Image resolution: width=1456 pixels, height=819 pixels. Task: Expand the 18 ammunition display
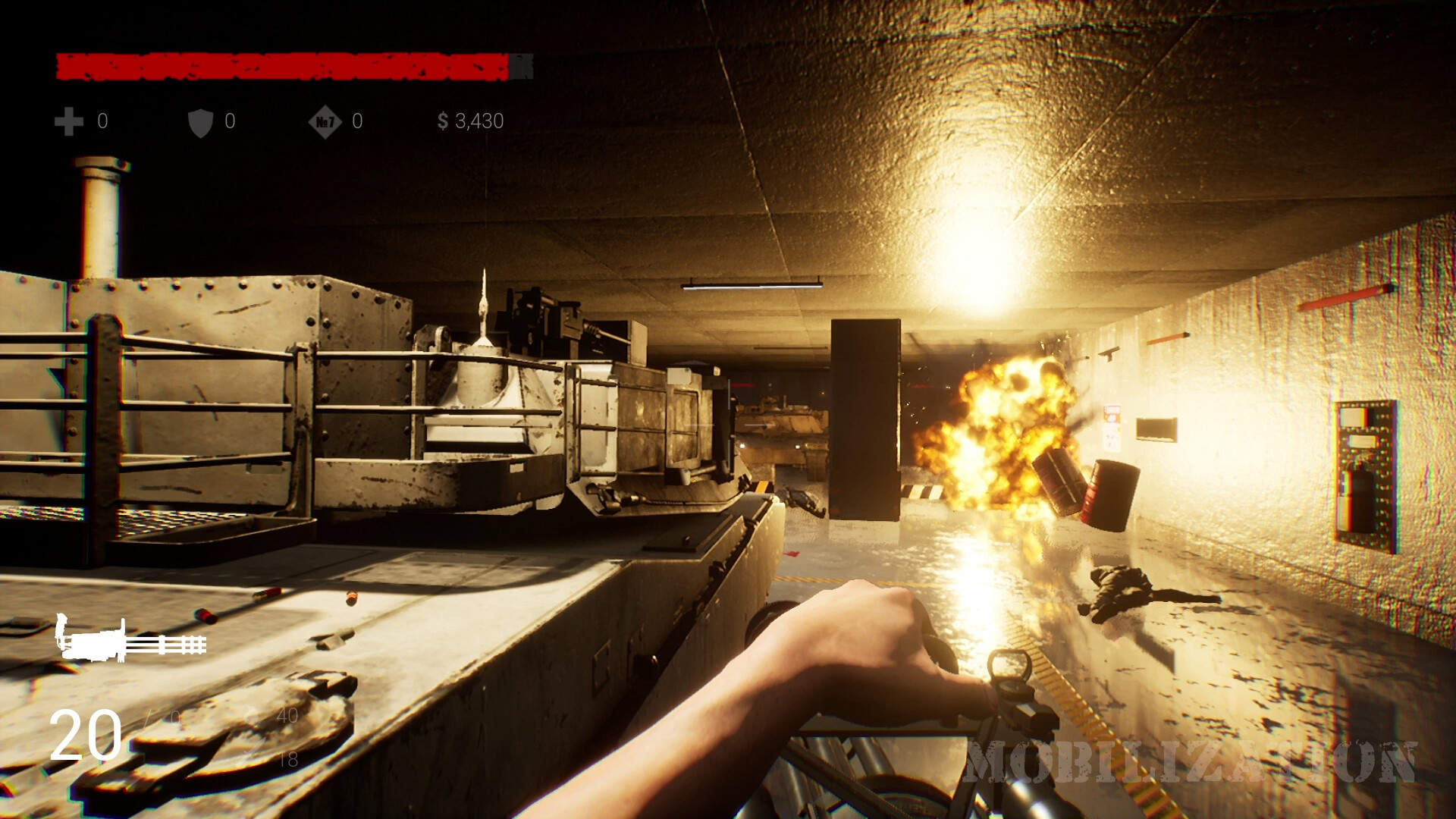(x=289, y=758)
